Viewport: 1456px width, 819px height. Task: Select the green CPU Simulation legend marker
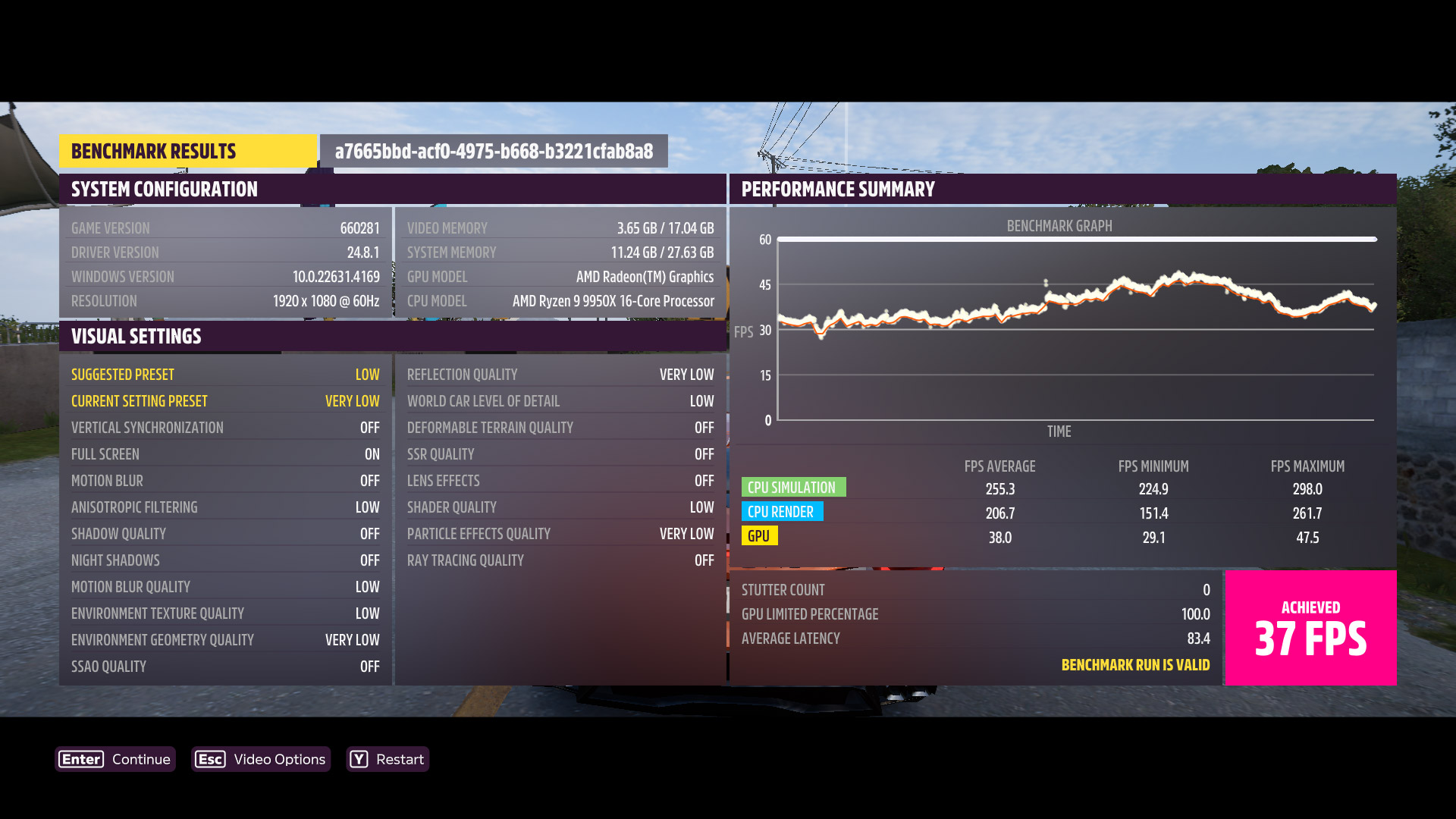(793, 487)
